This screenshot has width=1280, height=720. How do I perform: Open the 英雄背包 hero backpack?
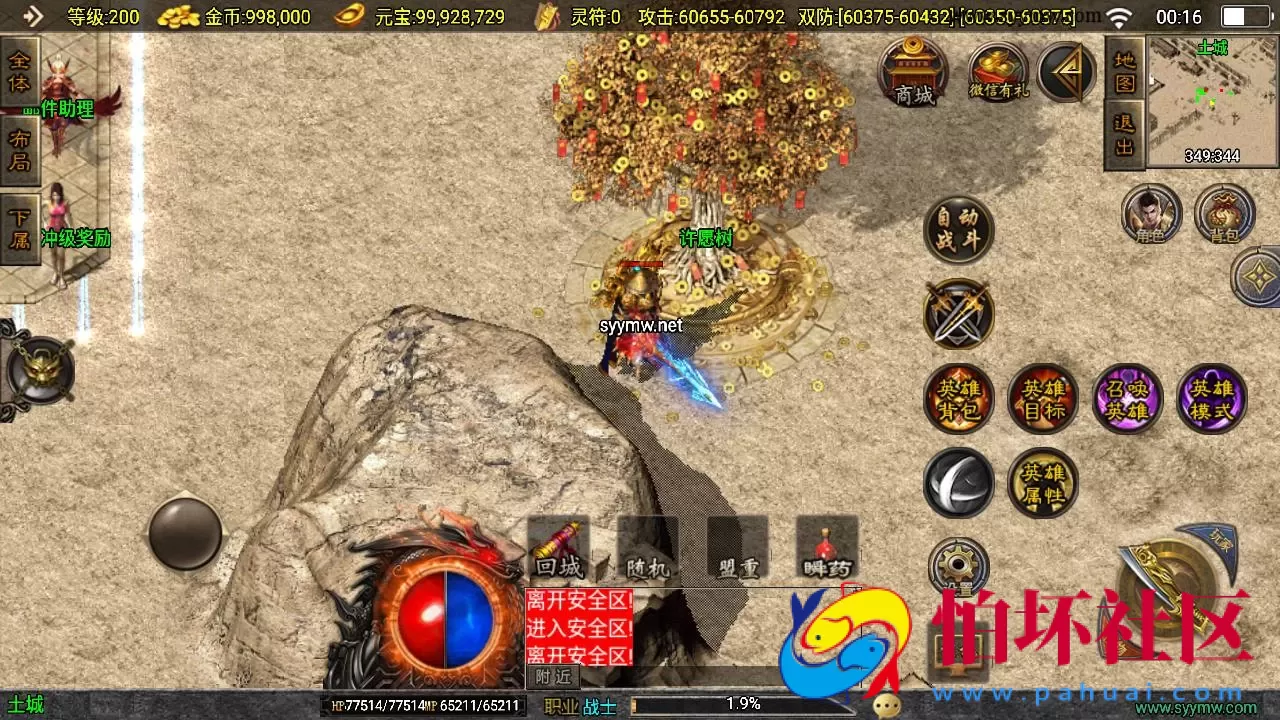point(958,397)
